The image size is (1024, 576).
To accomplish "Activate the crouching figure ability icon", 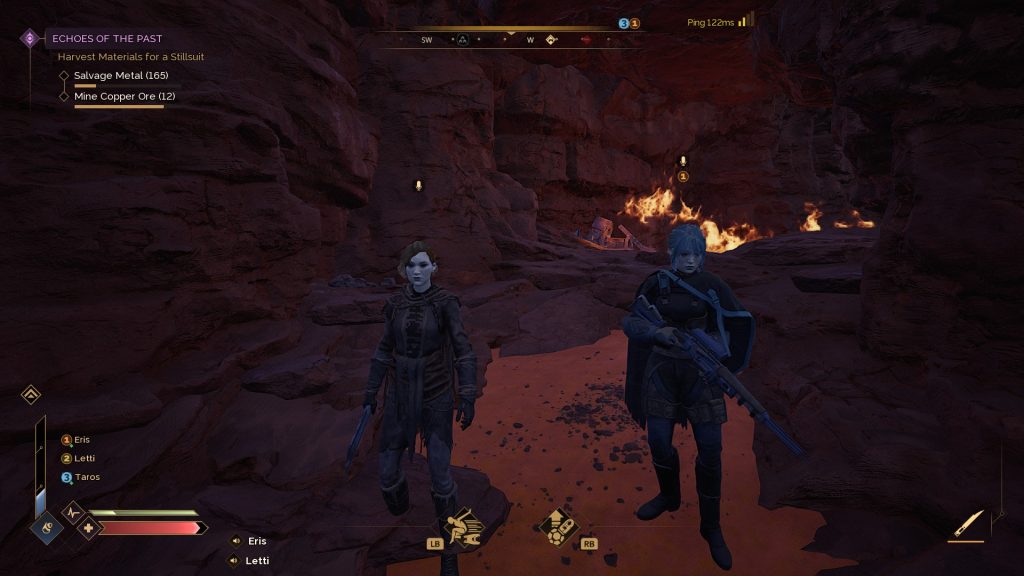I will (463, 525).
